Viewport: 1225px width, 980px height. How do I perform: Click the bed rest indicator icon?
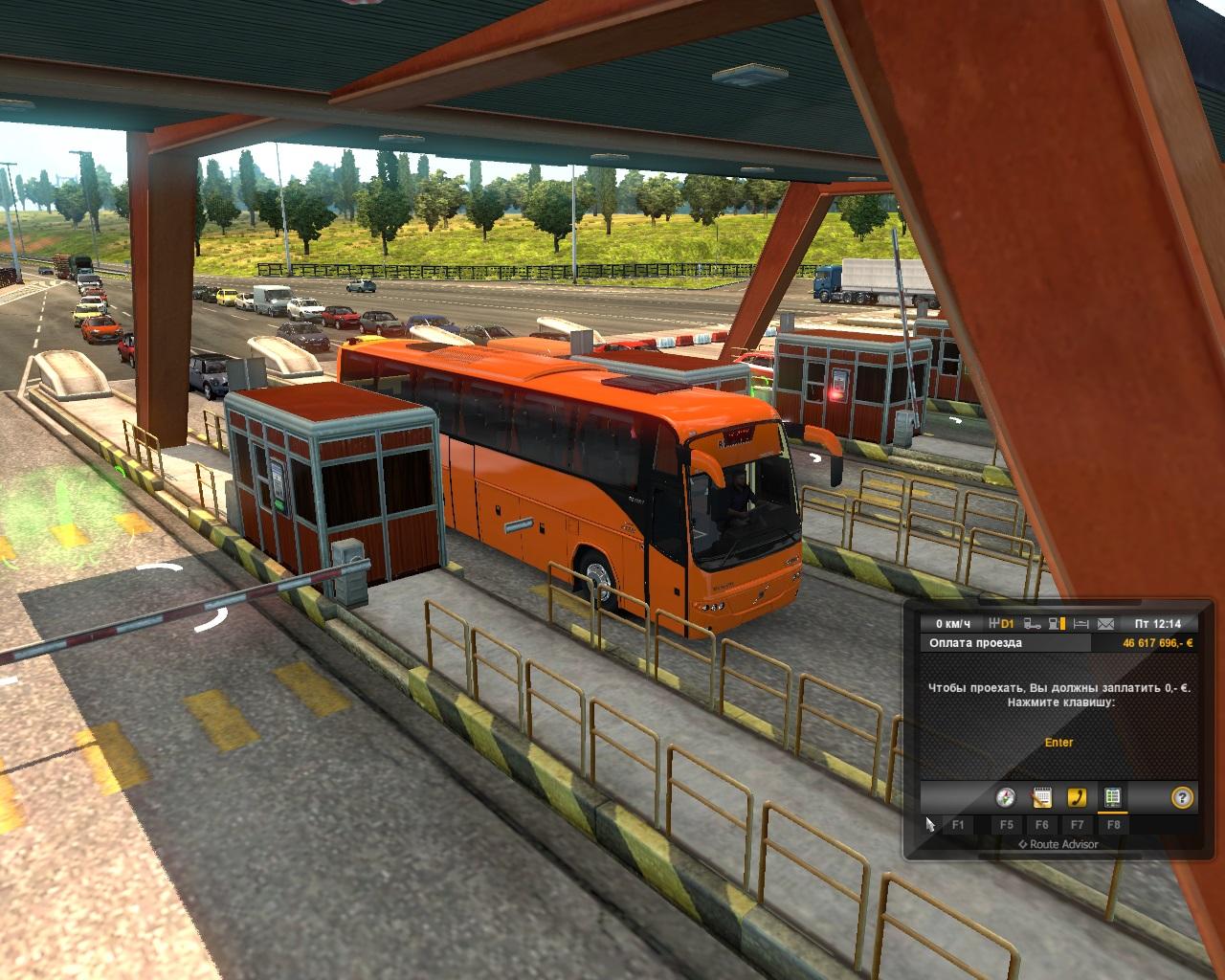coord(1081,624)
